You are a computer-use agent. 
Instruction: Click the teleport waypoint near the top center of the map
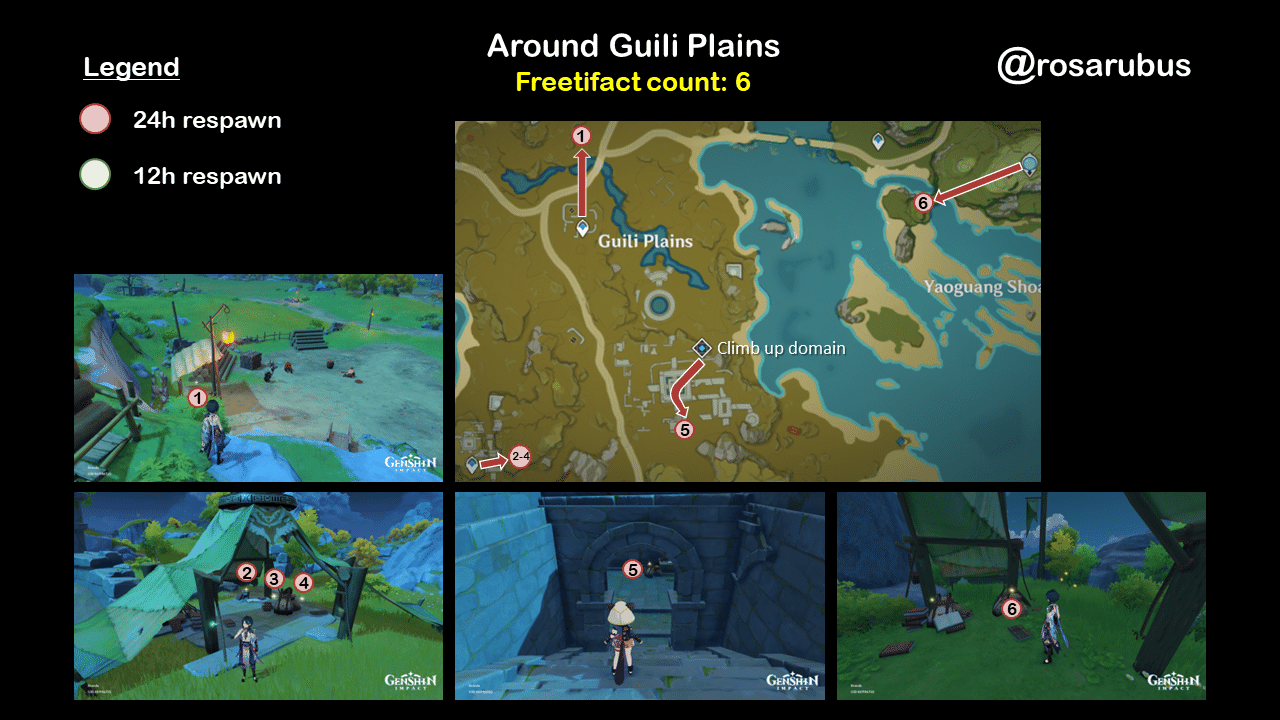[x=878, y=143]
